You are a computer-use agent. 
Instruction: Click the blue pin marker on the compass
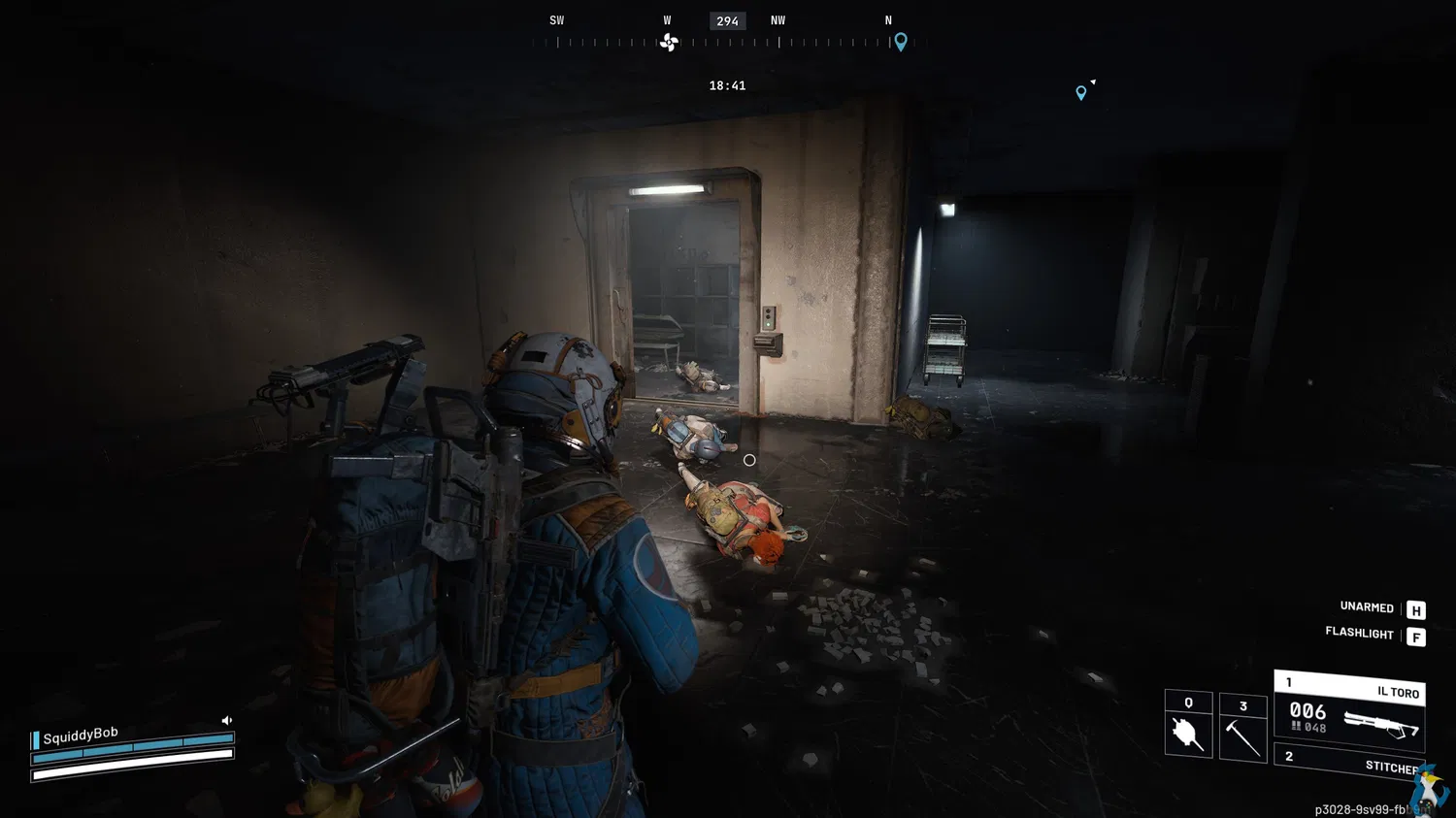pos(901,42)
